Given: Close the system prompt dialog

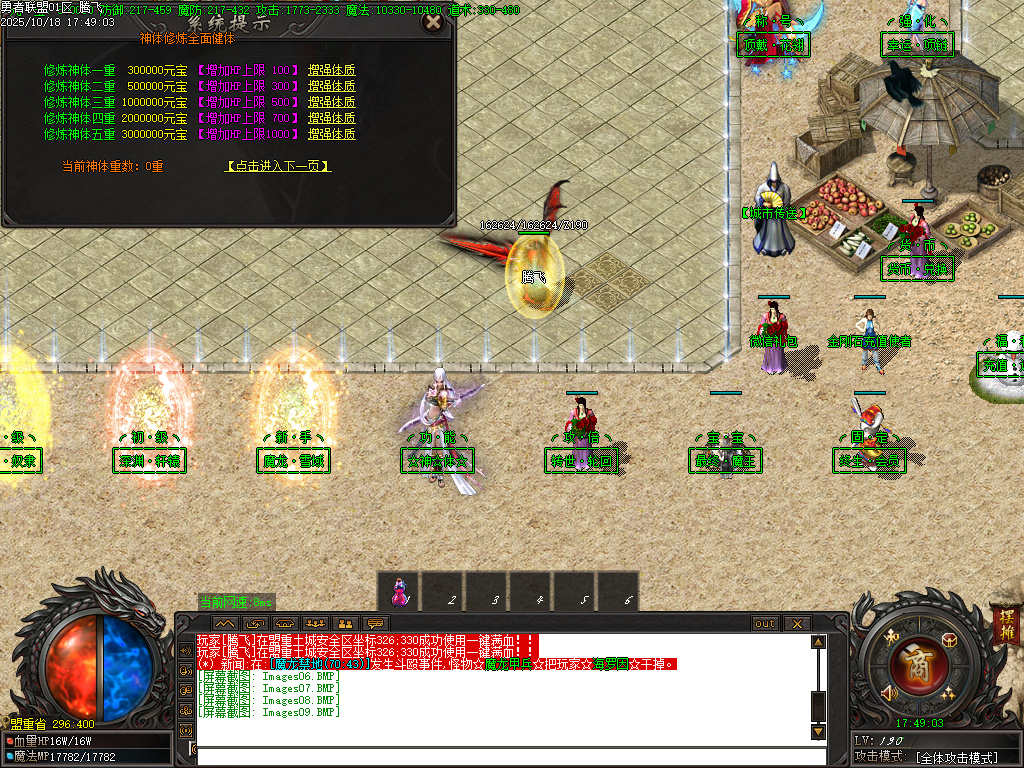Looking at the screenshot, I should click(433, 22).
